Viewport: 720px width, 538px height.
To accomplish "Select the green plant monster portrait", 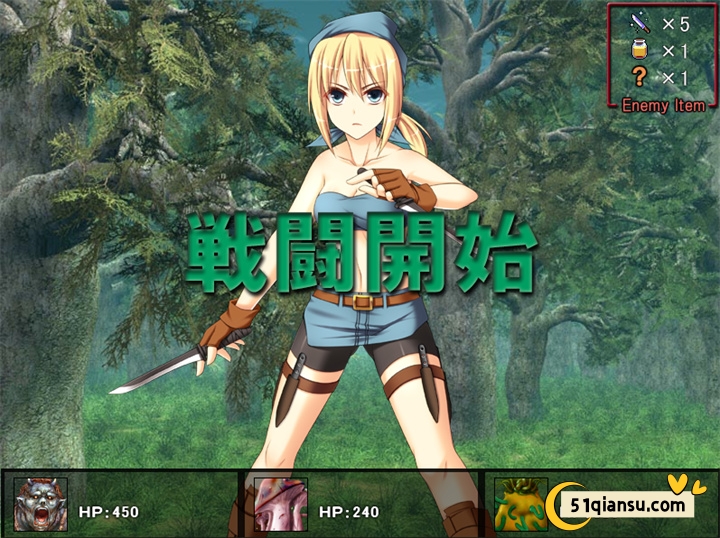I will click(523, 503).
